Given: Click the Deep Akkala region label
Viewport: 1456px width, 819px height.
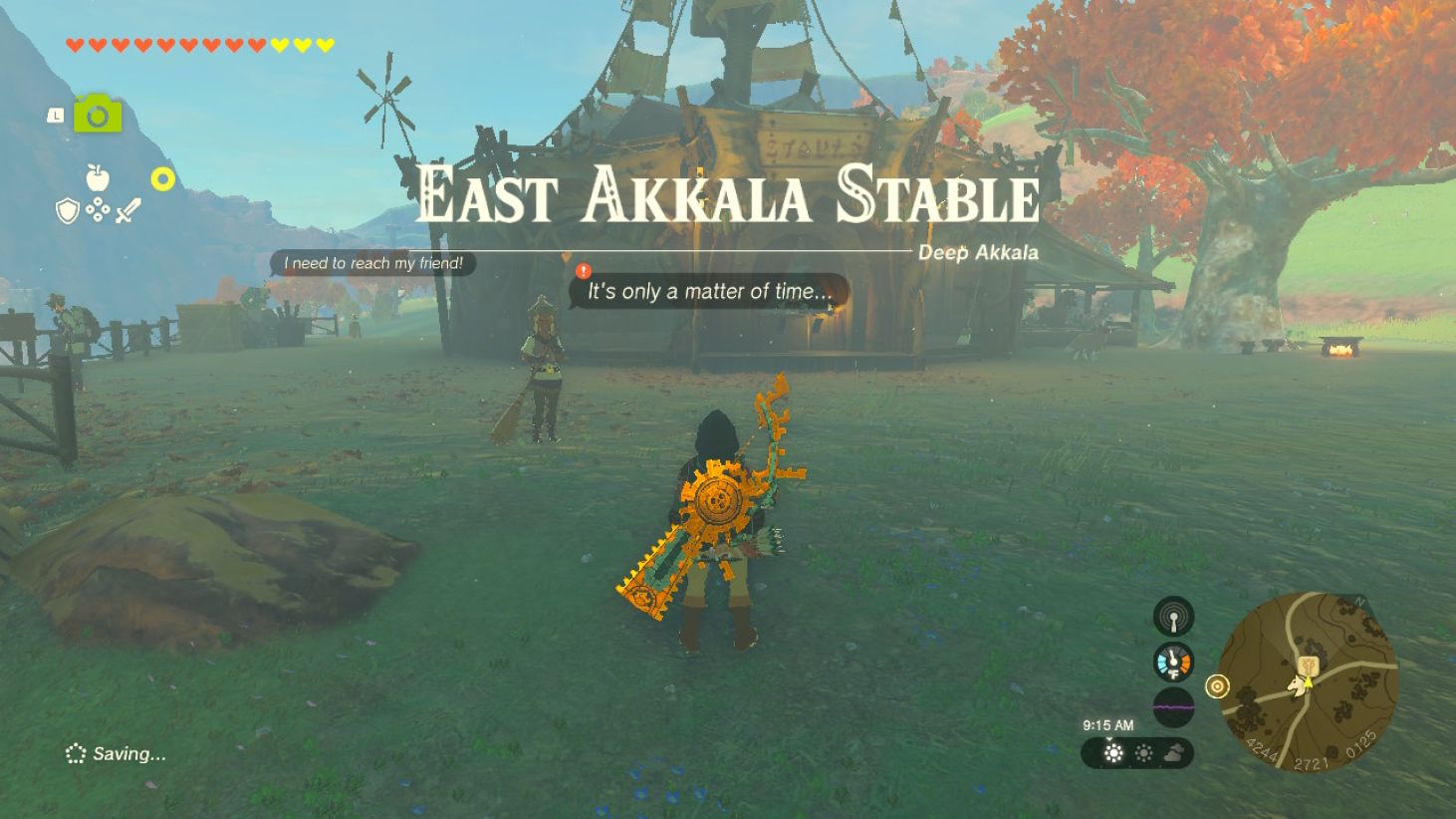Looking at the screenshot, I should [x=977, y=253].
